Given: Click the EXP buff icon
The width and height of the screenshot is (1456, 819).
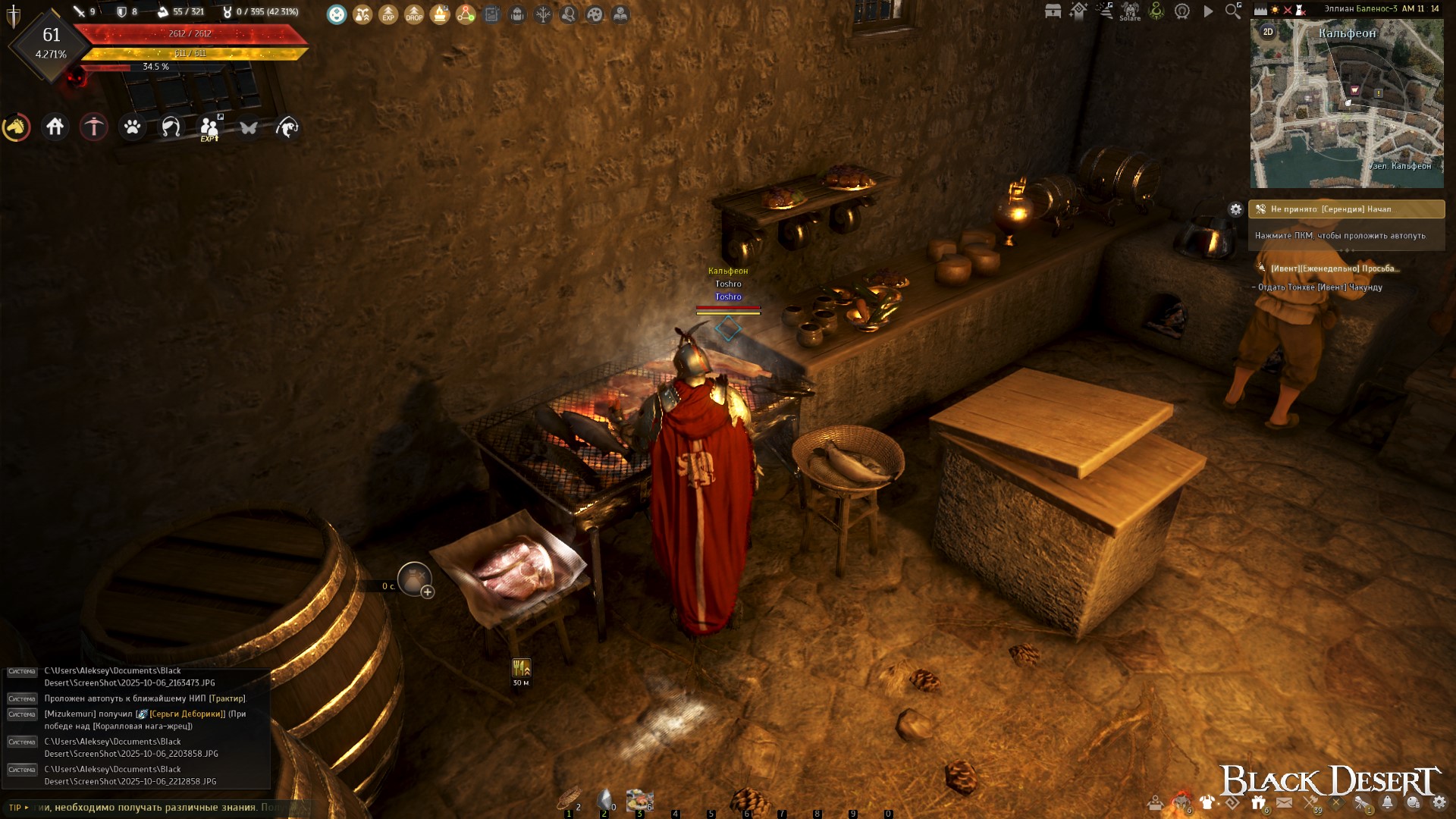Looking at the screenshot, I should pos(388,14).
